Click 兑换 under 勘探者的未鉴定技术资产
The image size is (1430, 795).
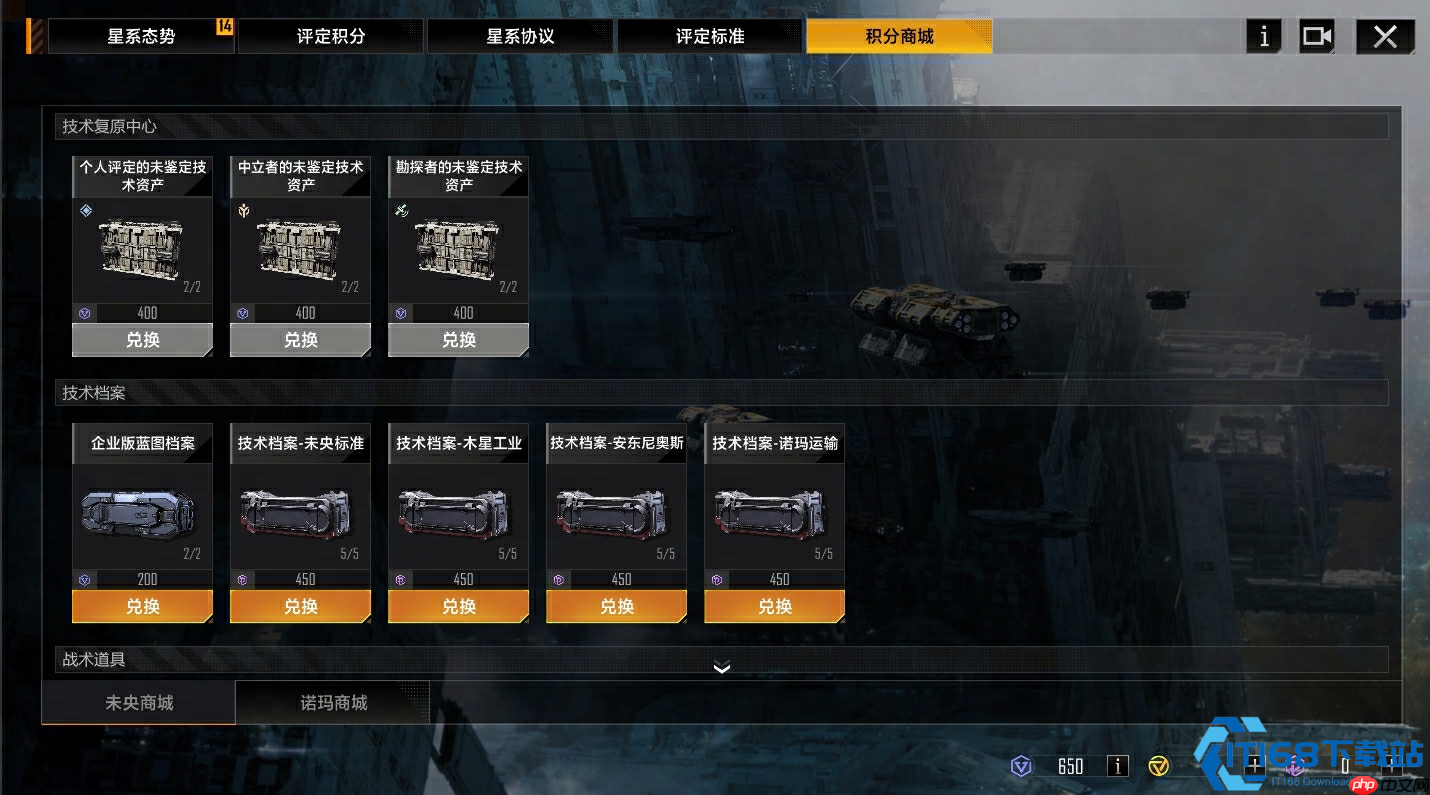coord(458,340)
